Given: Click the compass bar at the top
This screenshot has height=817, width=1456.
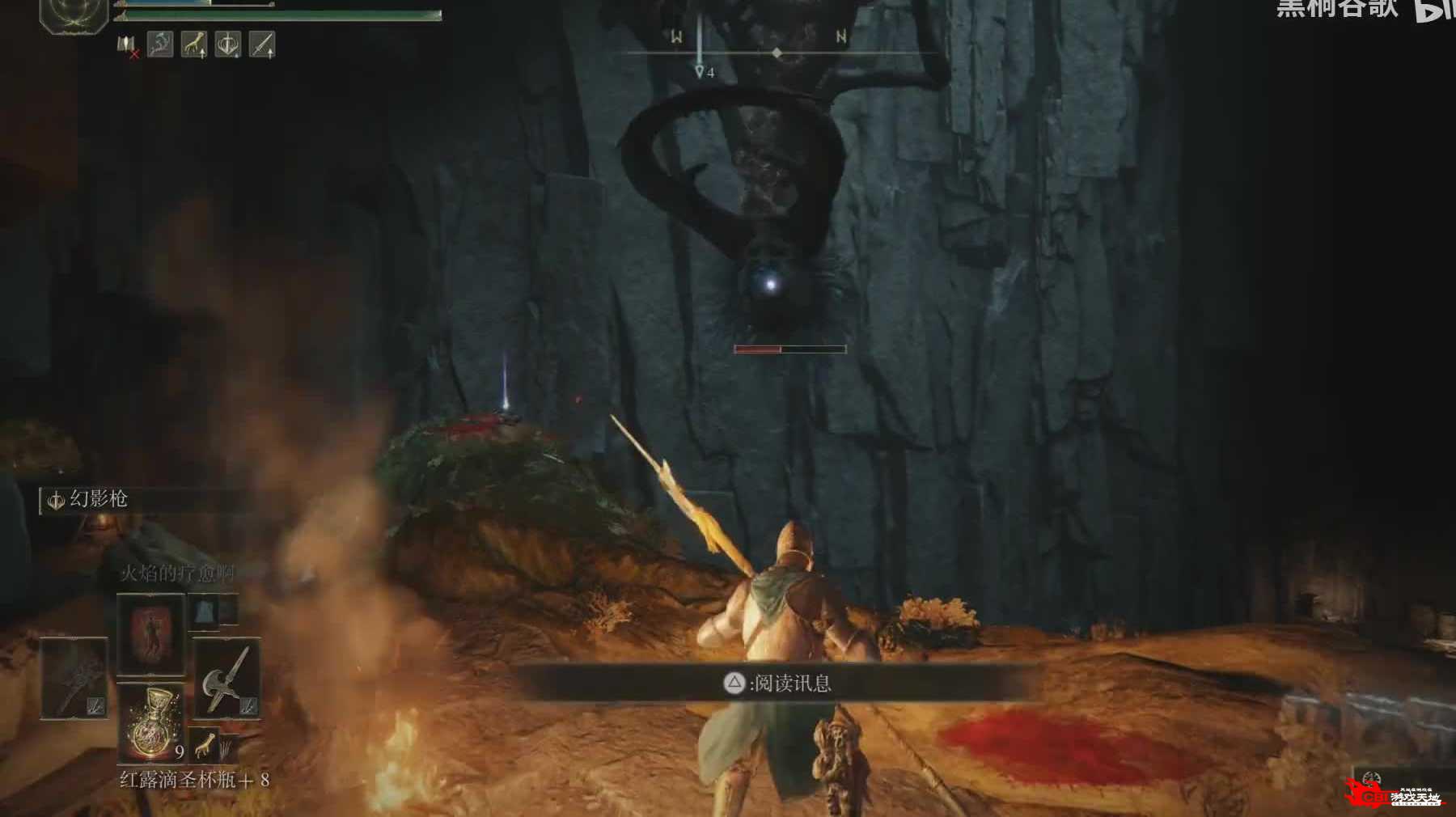Looking at the screenshot, I should pyautogui.click(x=777, y=53).
